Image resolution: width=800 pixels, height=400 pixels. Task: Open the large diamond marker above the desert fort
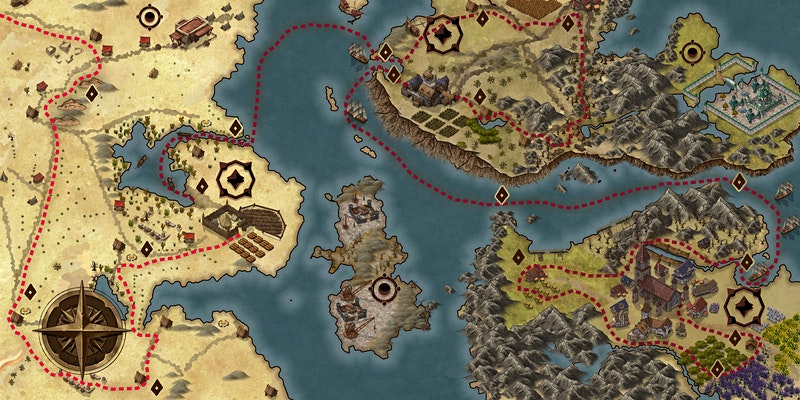234,181
